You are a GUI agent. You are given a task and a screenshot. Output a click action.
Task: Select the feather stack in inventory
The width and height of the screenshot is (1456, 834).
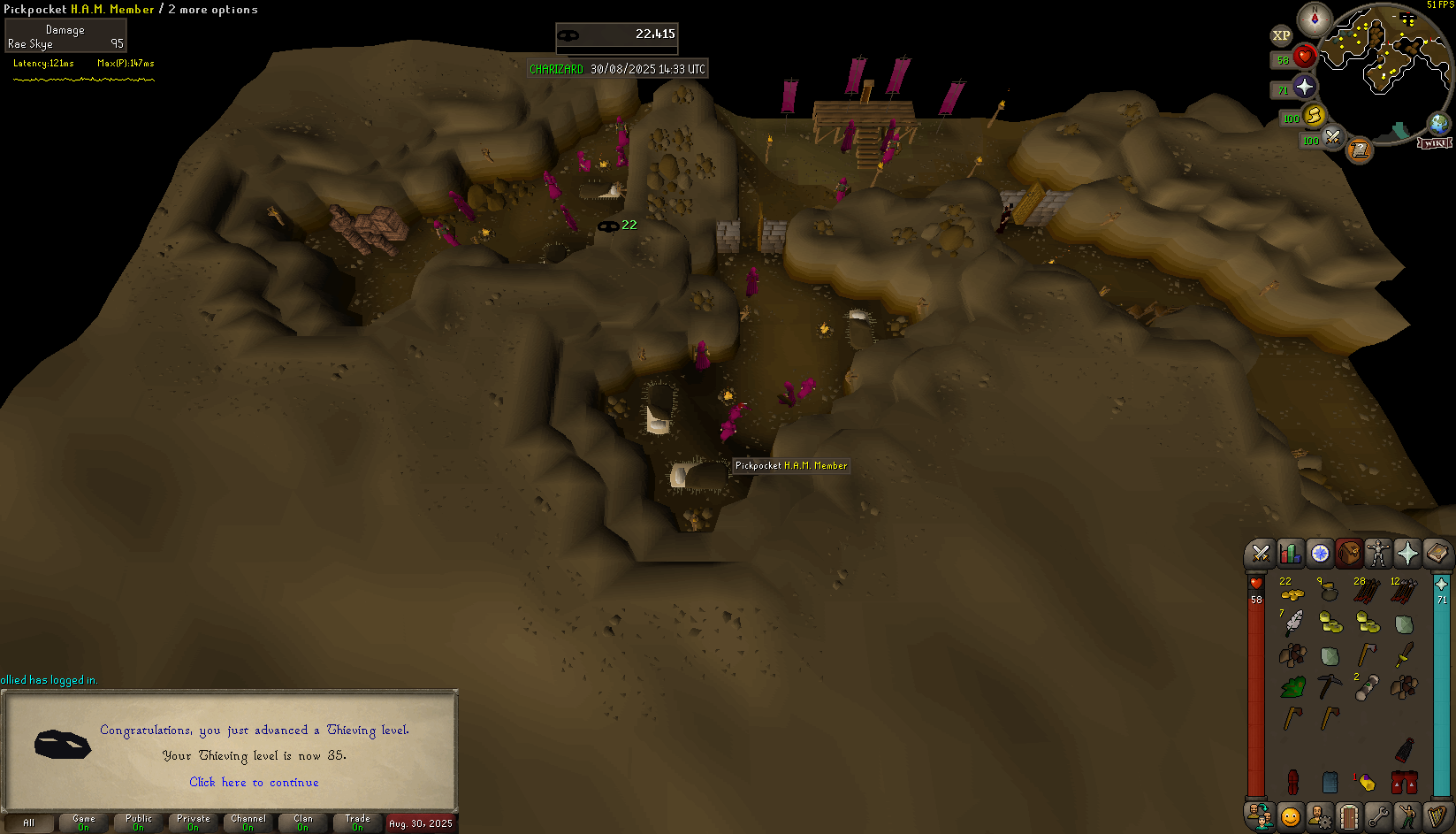(1292, 623)
